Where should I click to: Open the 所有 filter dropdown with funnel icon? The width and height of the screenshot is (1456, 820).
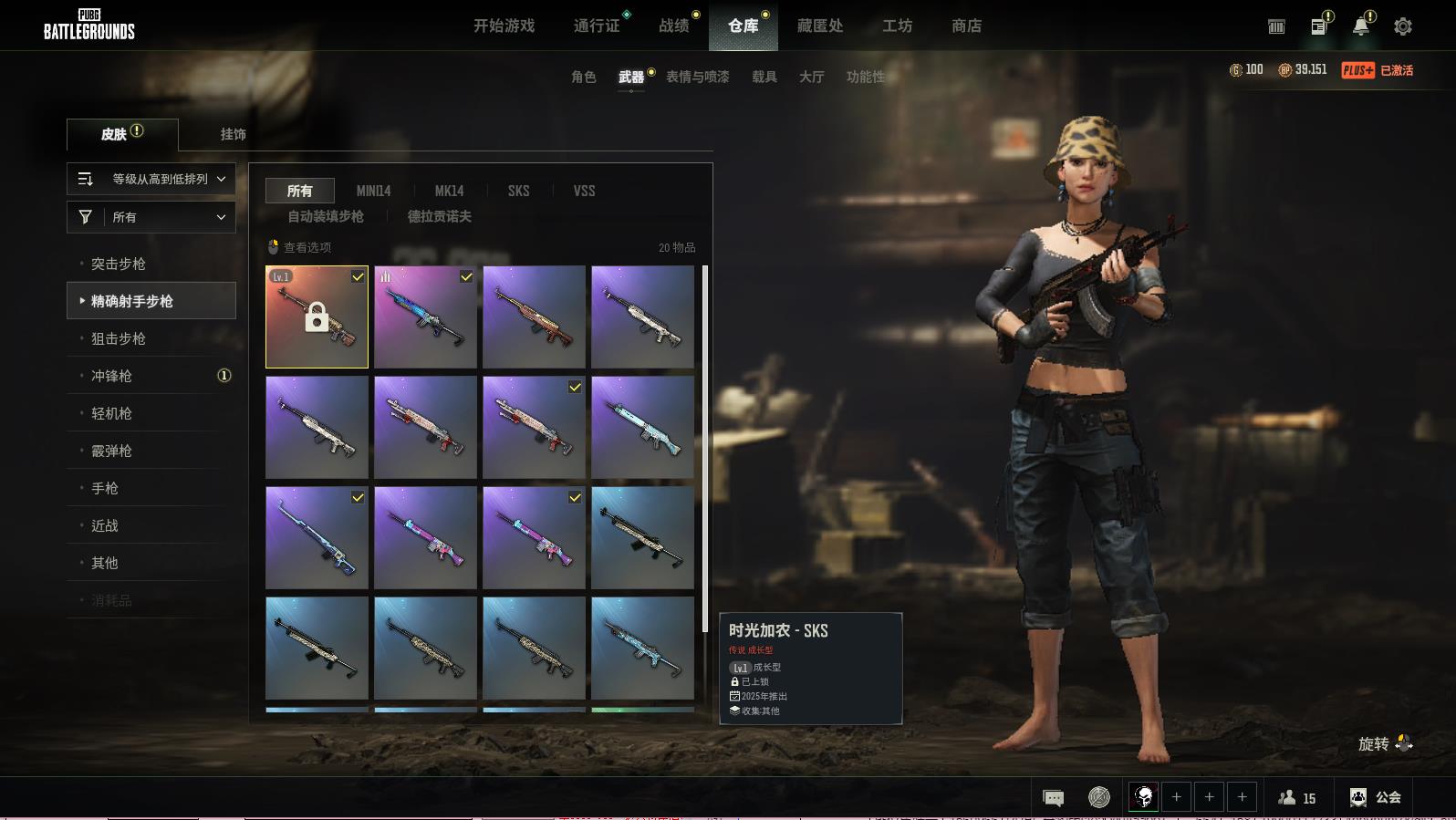pyautogui.click(x=151, y=217)
